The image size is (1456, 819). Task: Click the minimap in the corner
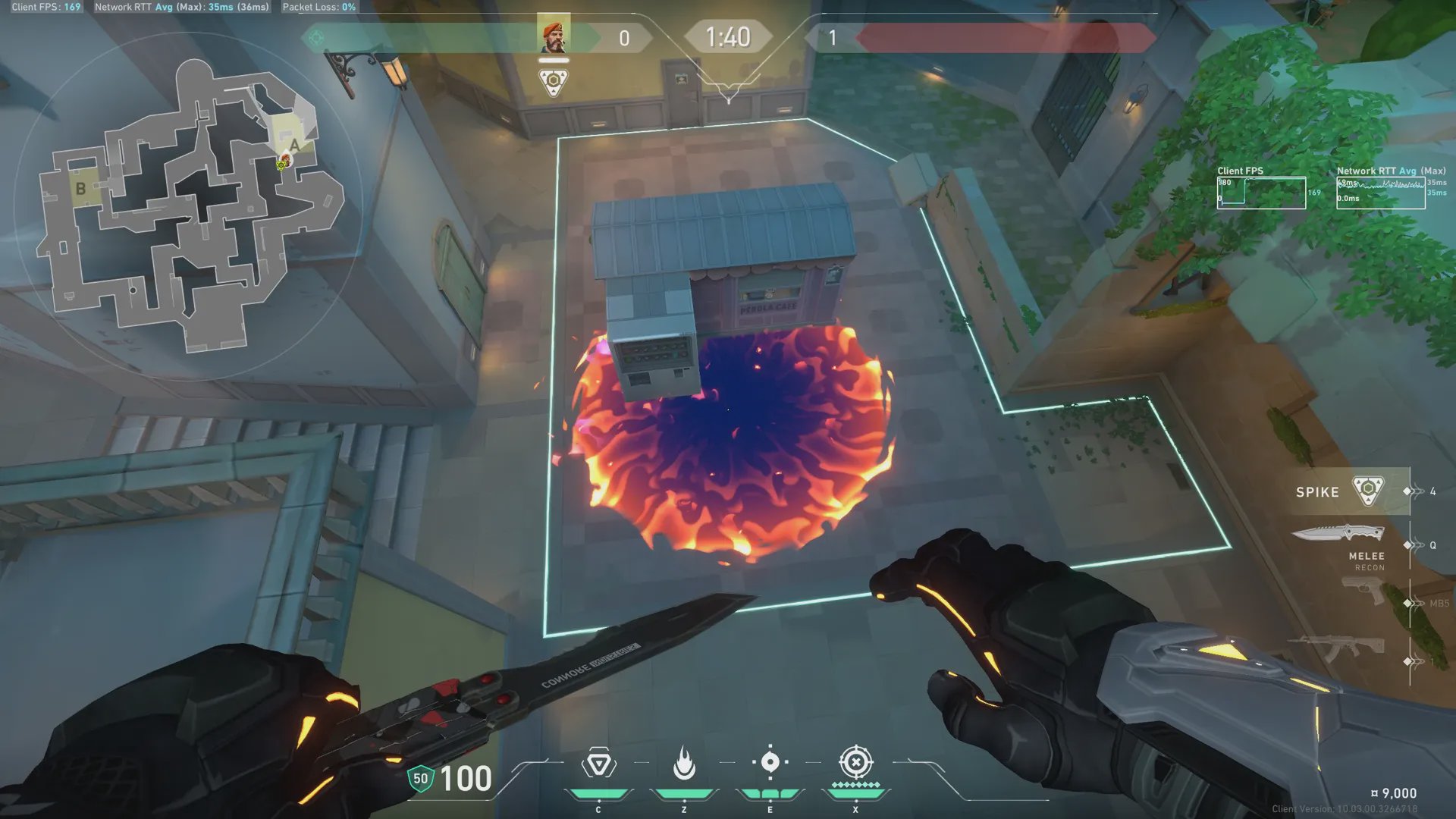(x=190, y=205)
